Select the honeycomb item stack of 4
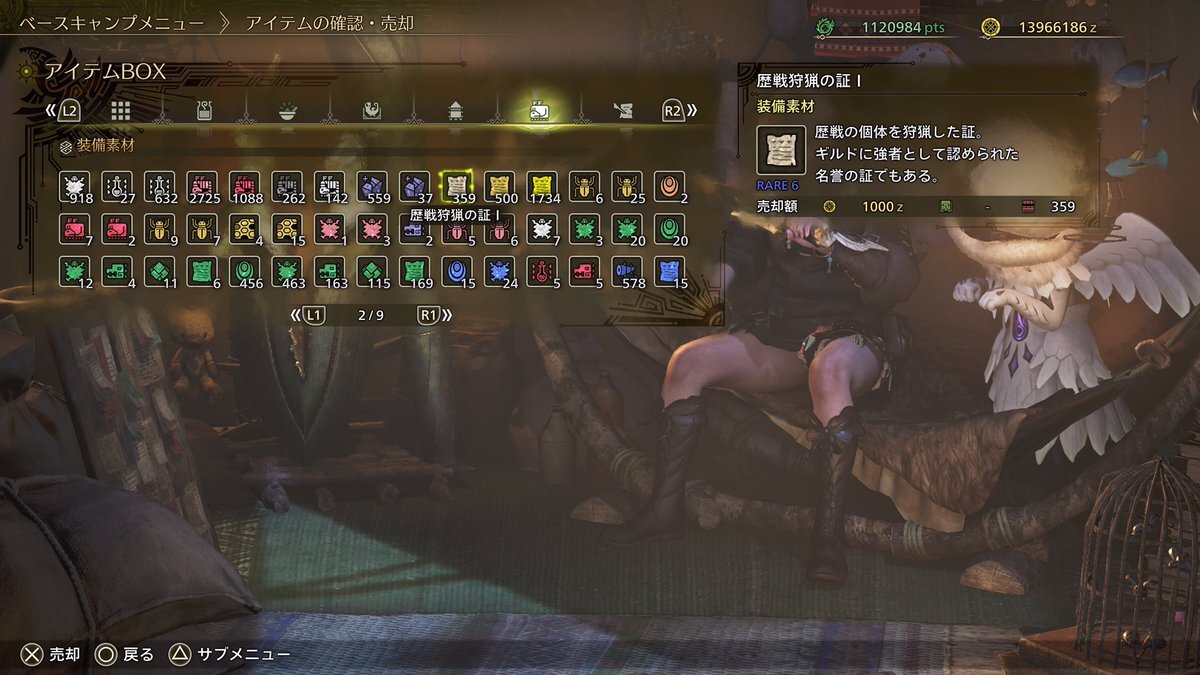1200x675 pixels. click(244, 229)
